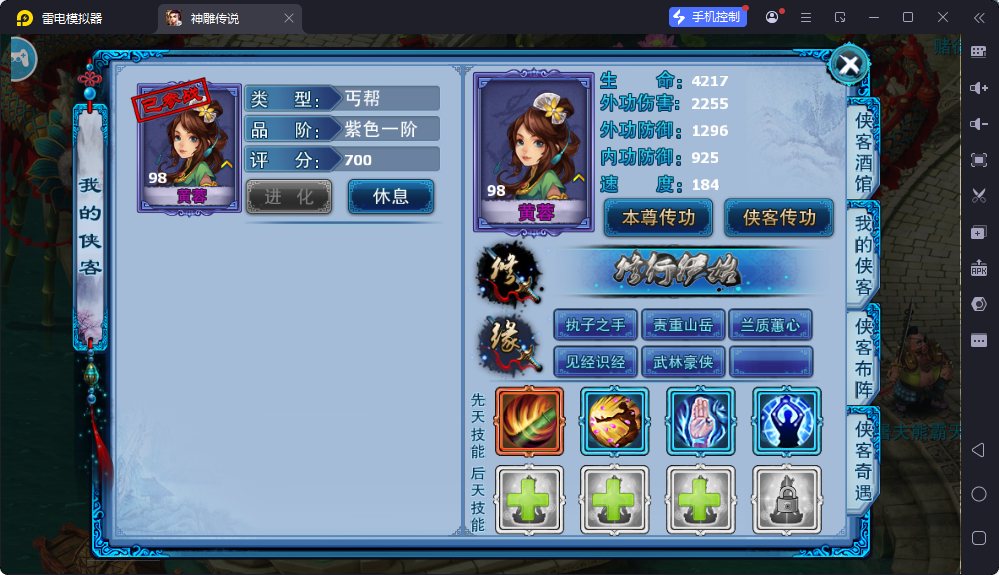Select the 武林豪侠 bond
999x575 pixels.
(x=683, y=361)
